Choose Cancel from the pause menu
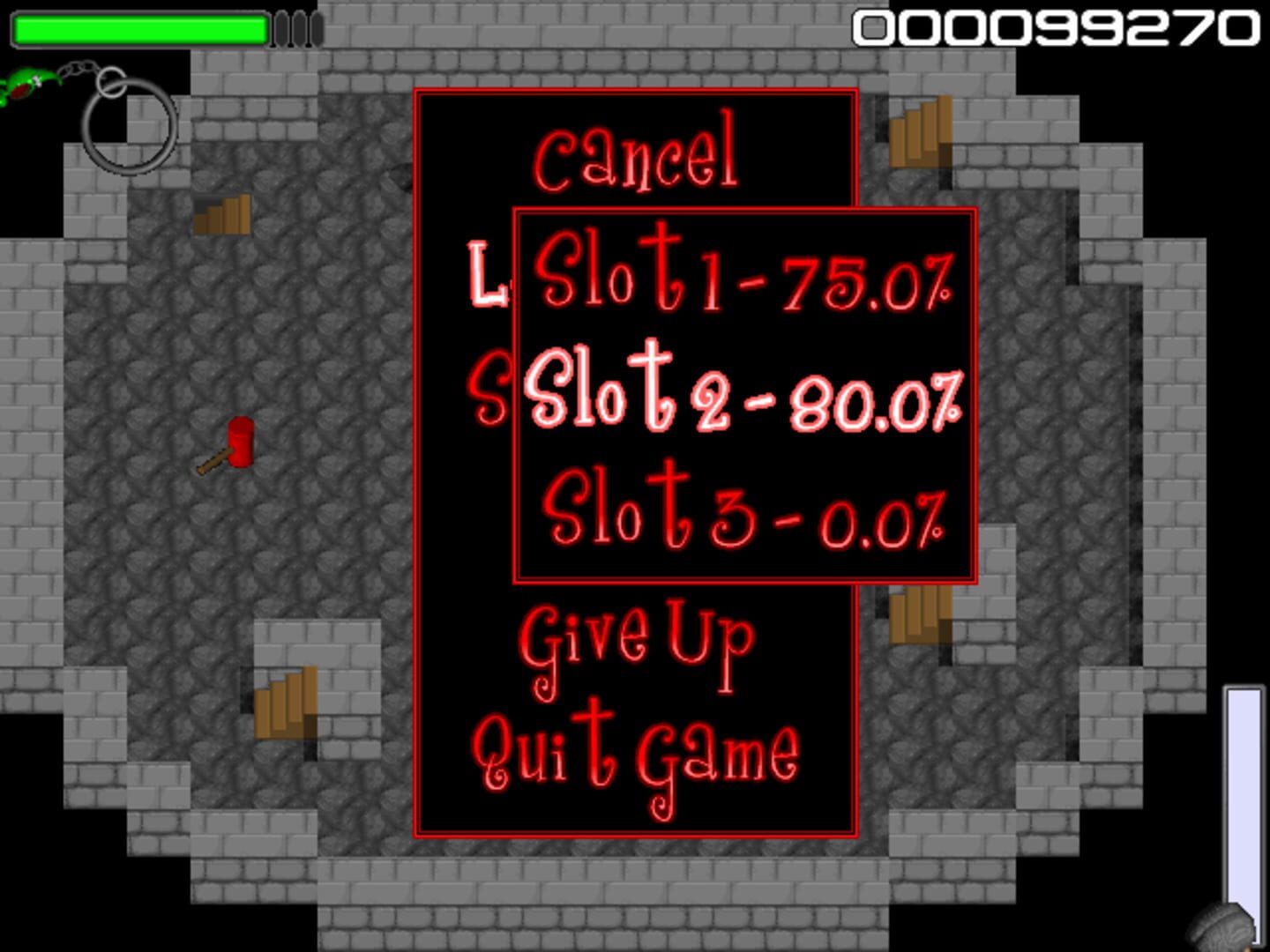Viewport: 1270px width, 952px height. (637, 154)
